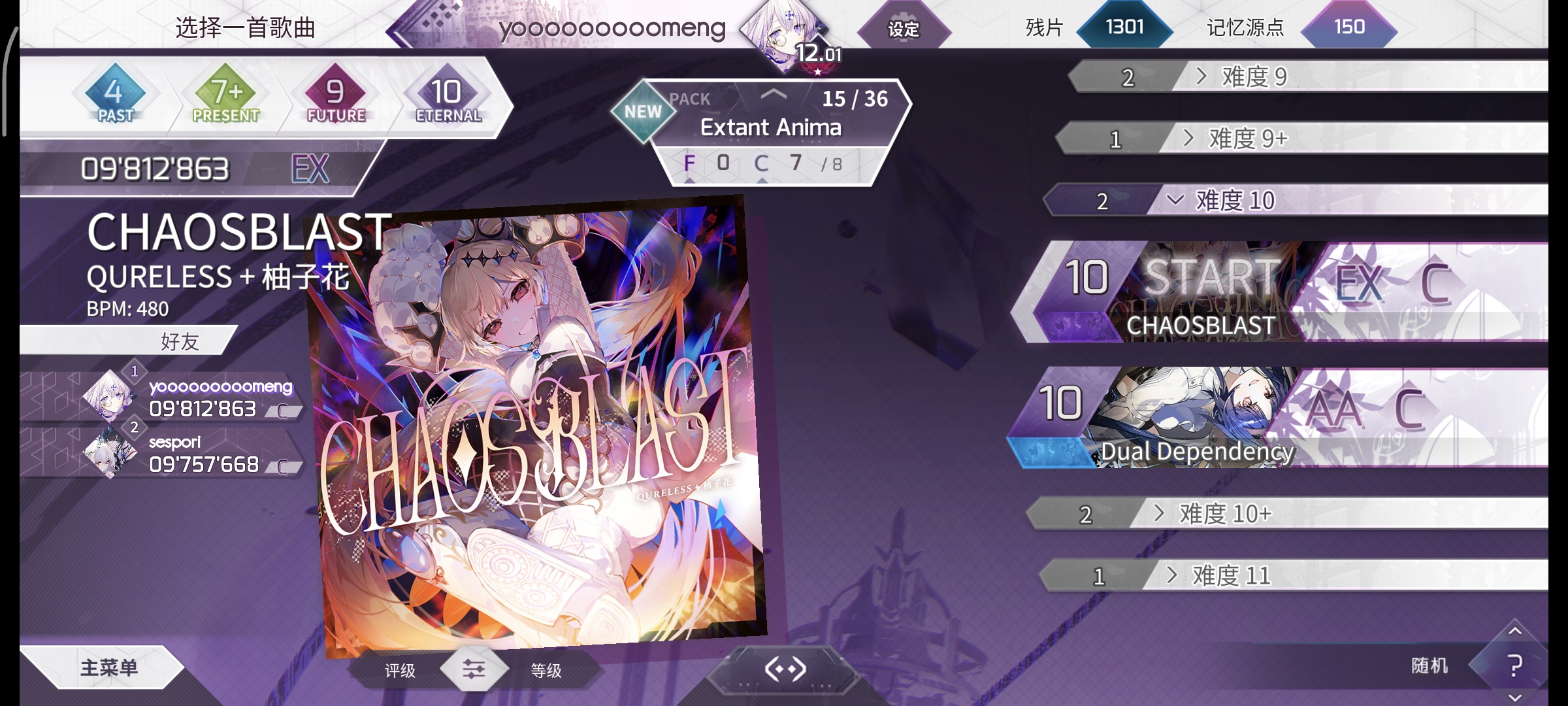
Task: Pick a random song with 随机
Action: click(x=1429, y=665)
